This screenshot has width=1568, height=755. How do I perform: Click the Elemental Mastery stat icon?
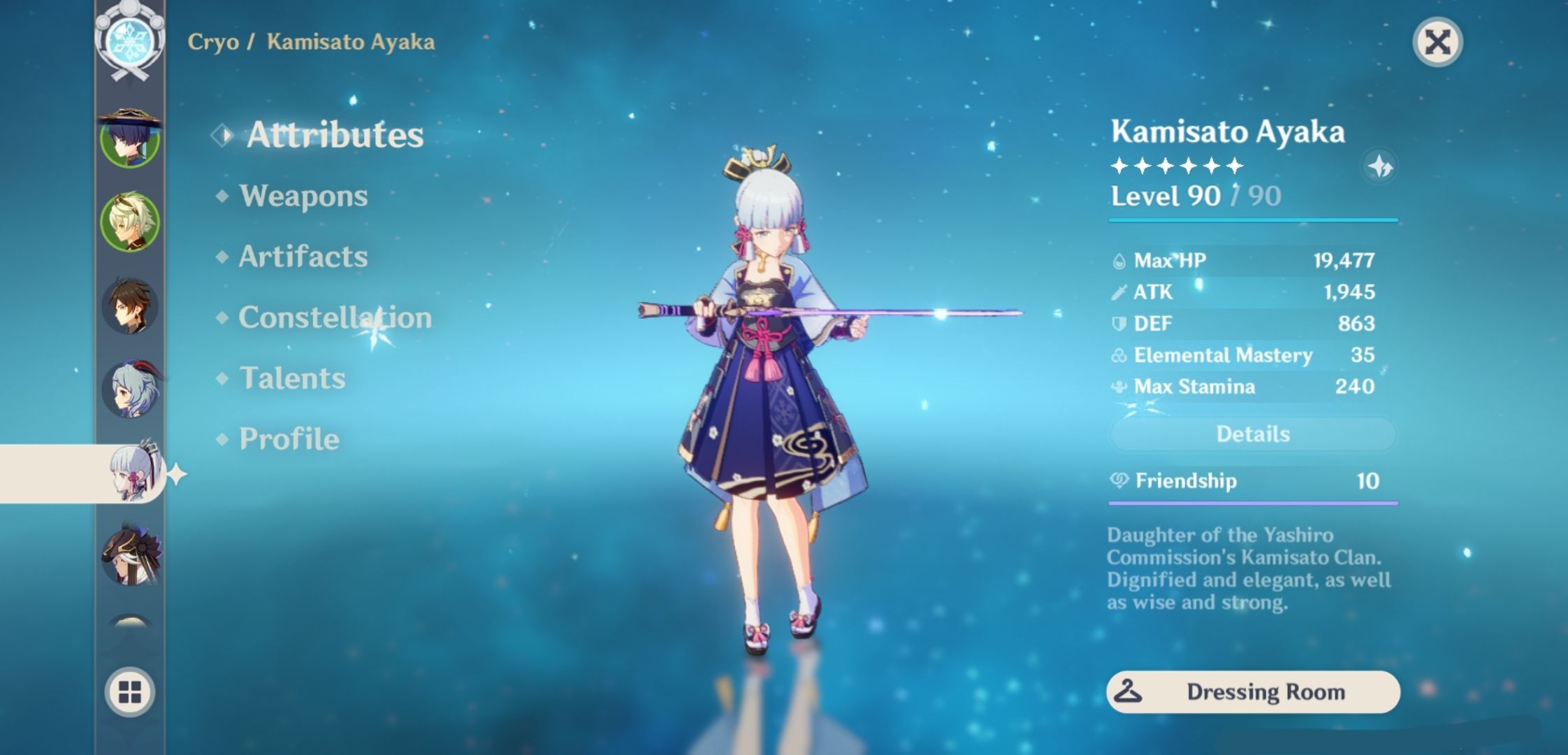(1121, 355)
